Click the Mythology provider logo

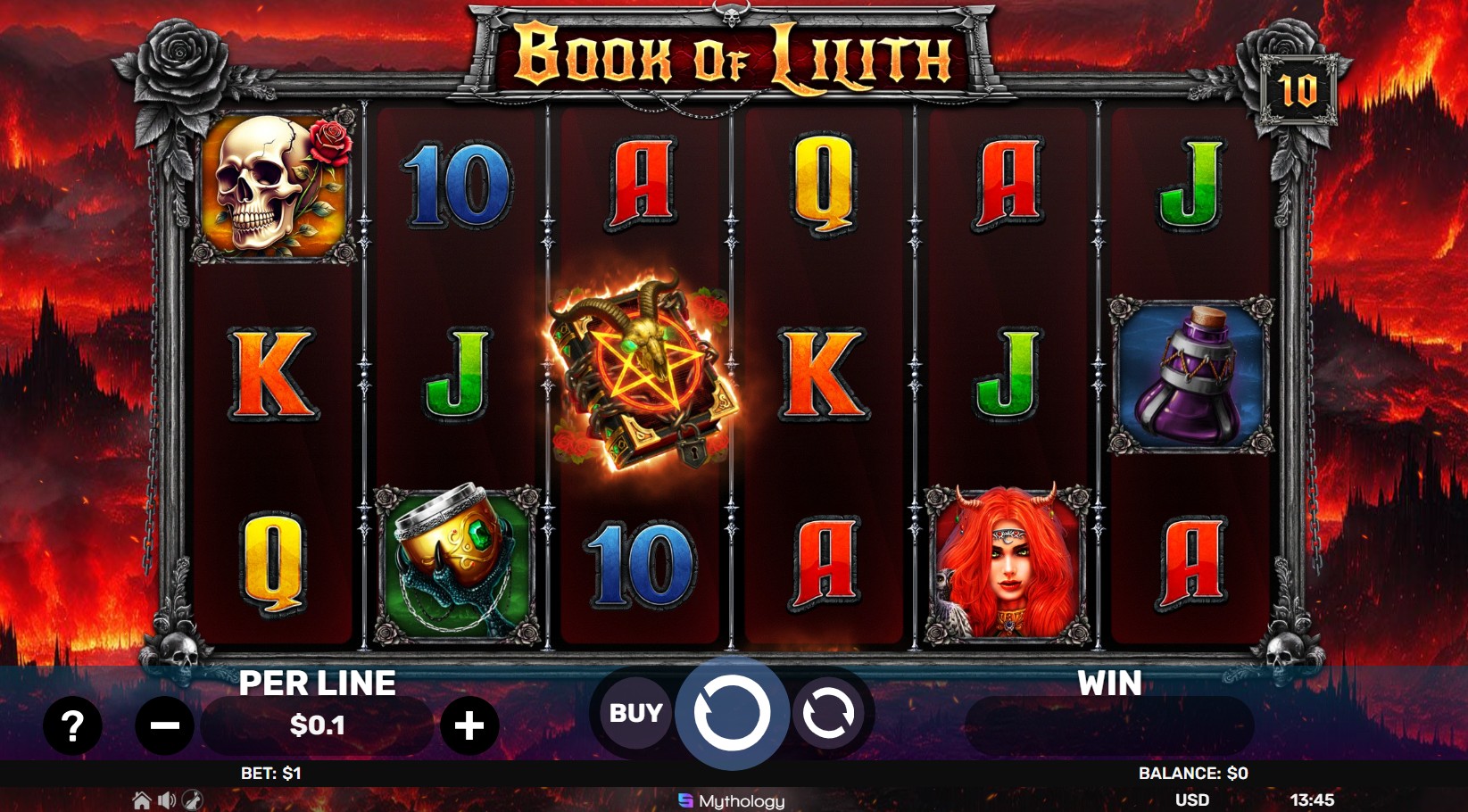pos(734,800)
